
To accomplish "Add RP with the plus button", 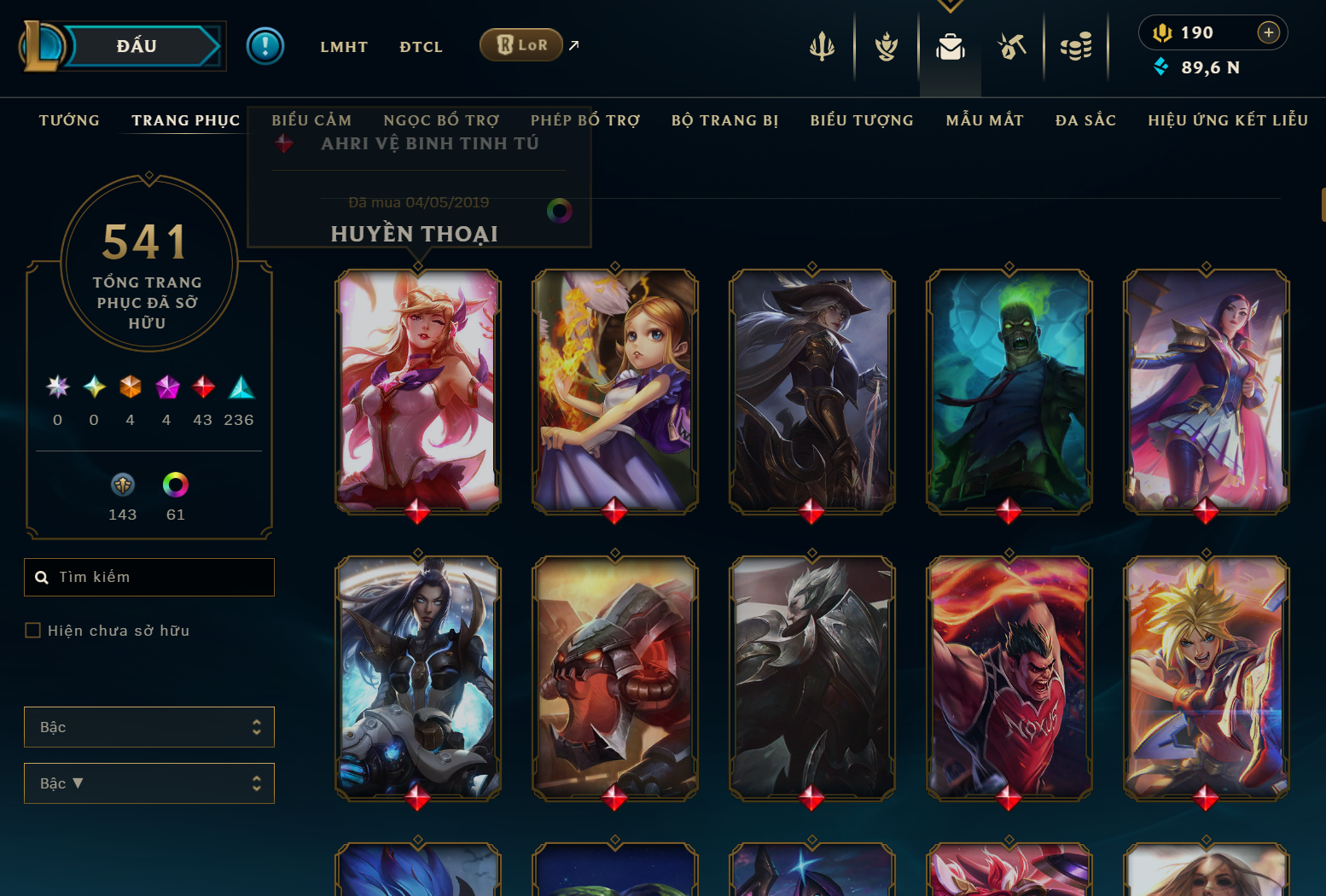I will coord(1268,32).
